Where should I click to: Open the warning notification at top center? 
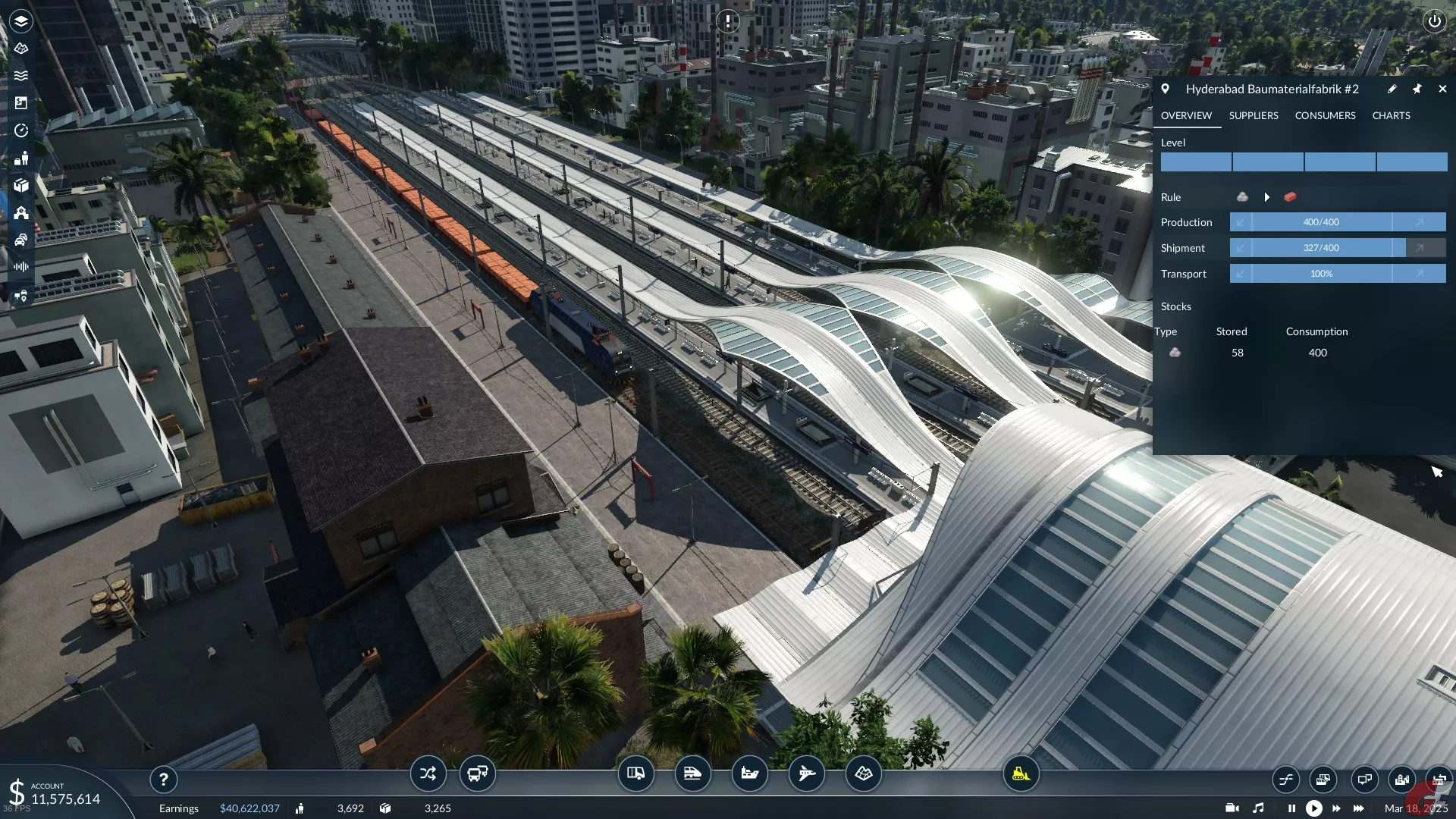[x=728, y=21]
